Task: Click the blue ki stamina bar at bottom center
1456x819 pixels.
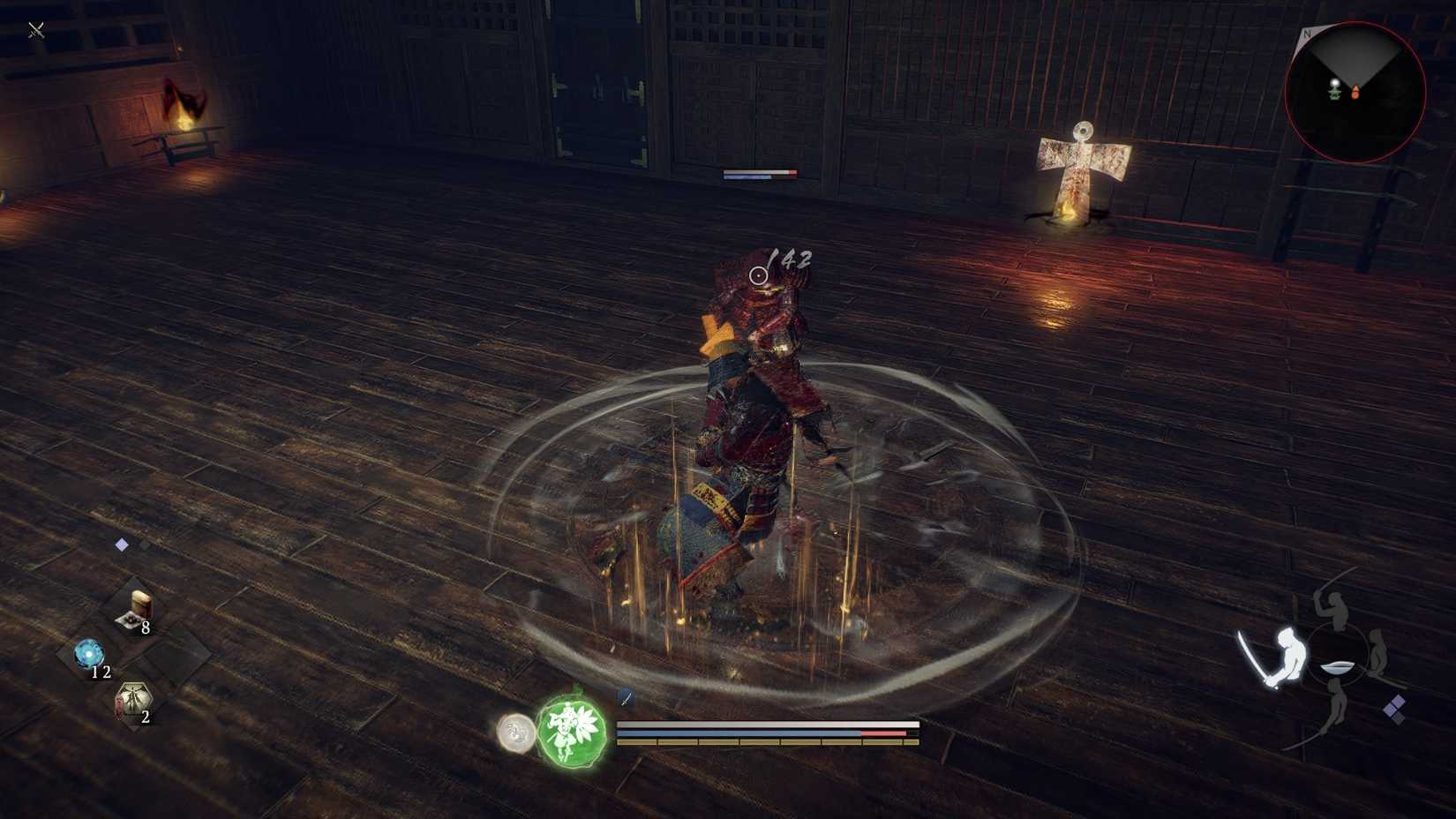Action: 739,733
